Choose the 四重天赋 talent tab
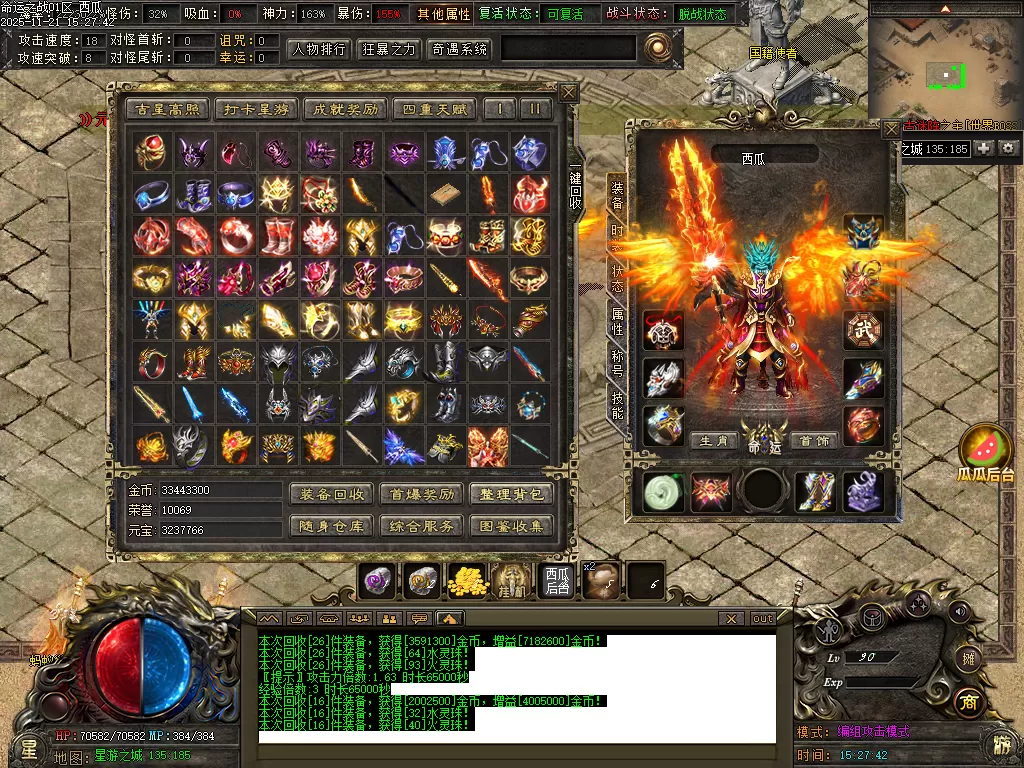 click(434, 109)
